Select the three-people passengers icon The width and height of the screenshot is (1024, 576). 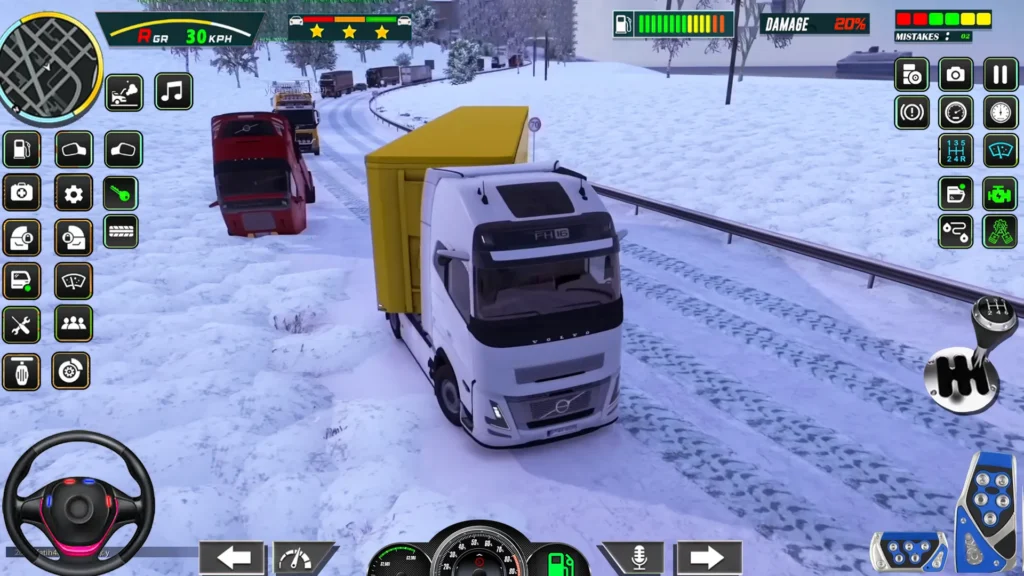73,324
